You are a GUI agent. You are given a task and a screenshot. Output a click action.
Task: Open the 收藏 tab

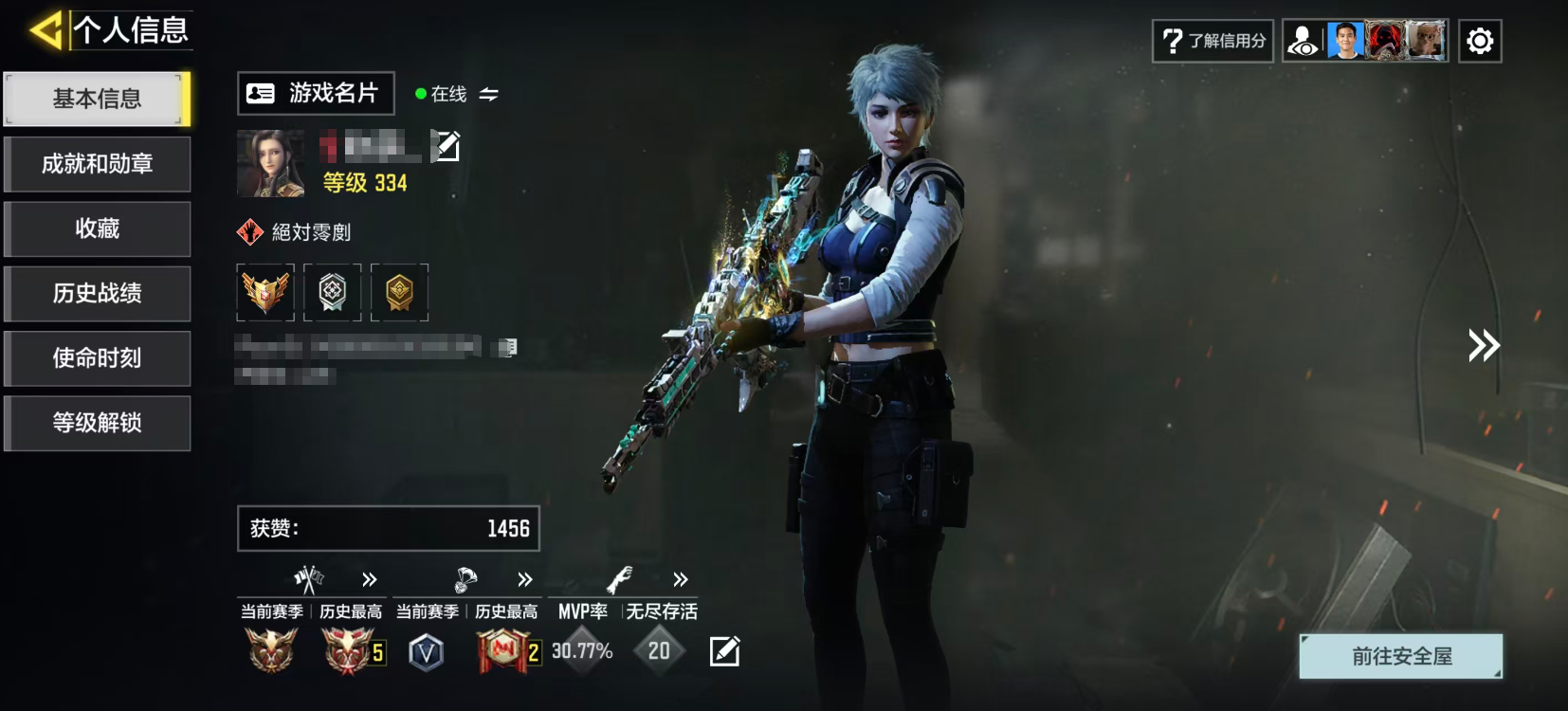click(x=97, y=228)
